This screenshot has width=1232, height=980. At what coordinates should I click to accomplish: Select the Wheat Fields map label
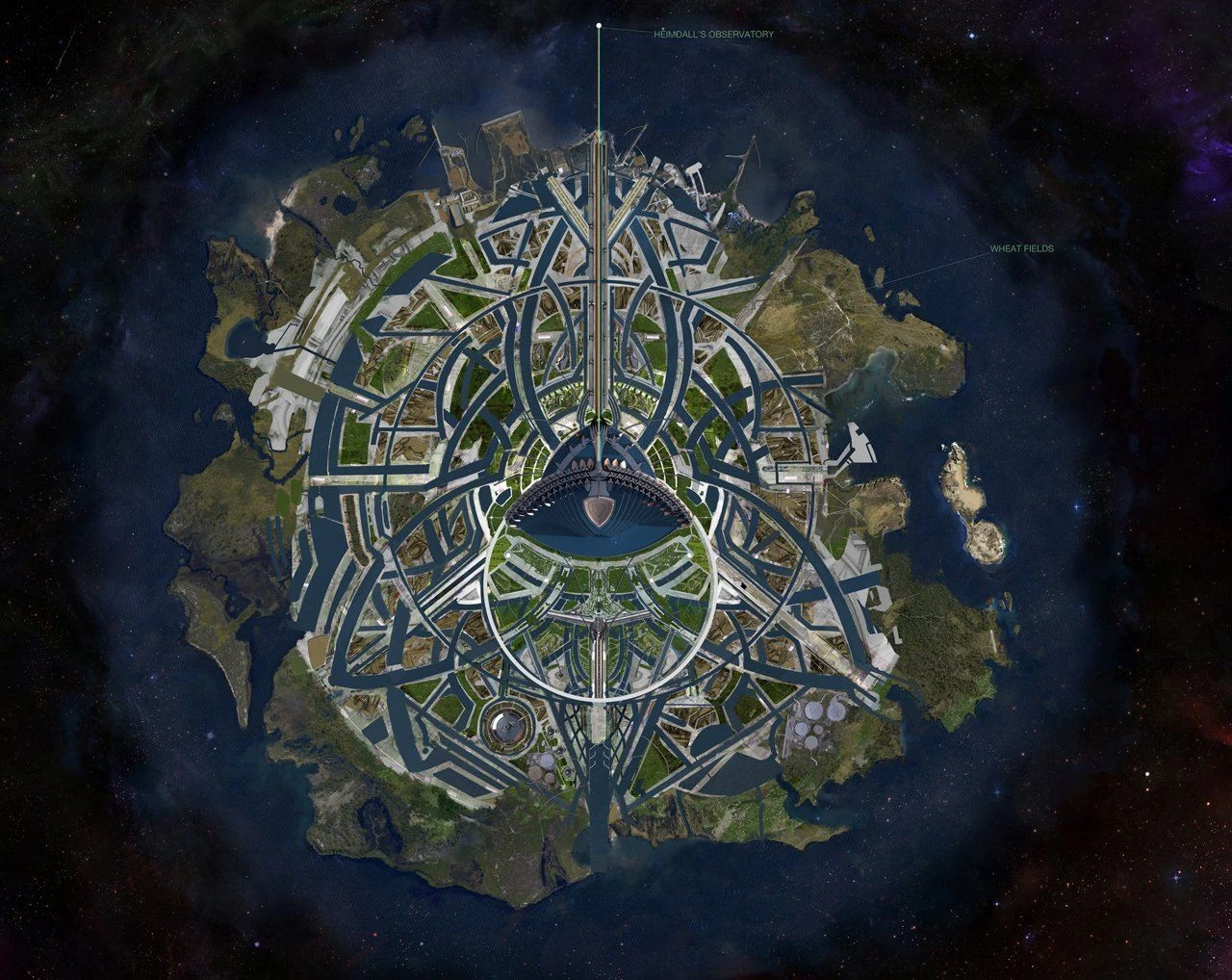1022,248
